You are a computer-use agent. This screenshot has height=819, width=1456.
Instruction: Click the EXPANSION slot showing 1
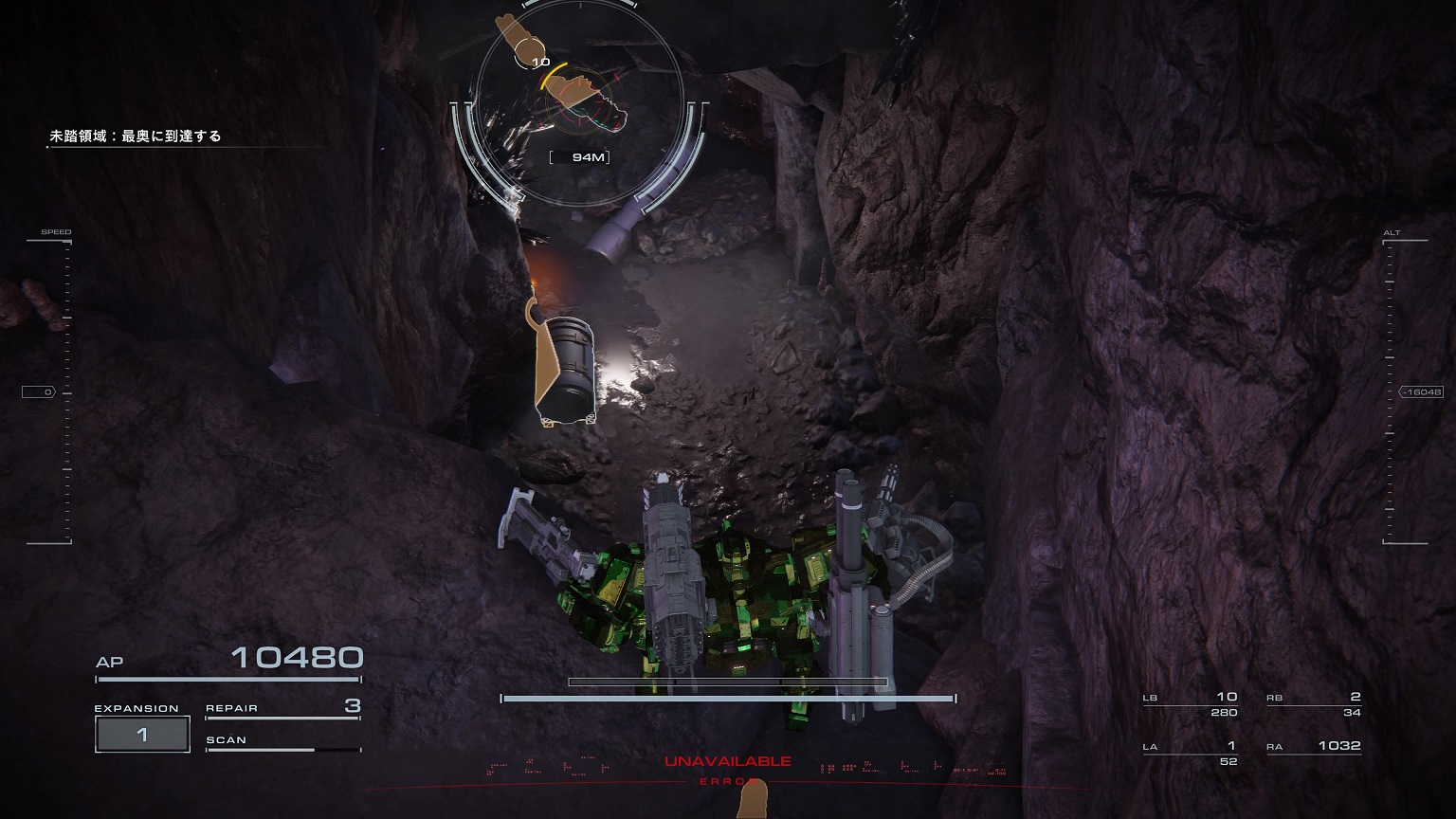(142, 733)
